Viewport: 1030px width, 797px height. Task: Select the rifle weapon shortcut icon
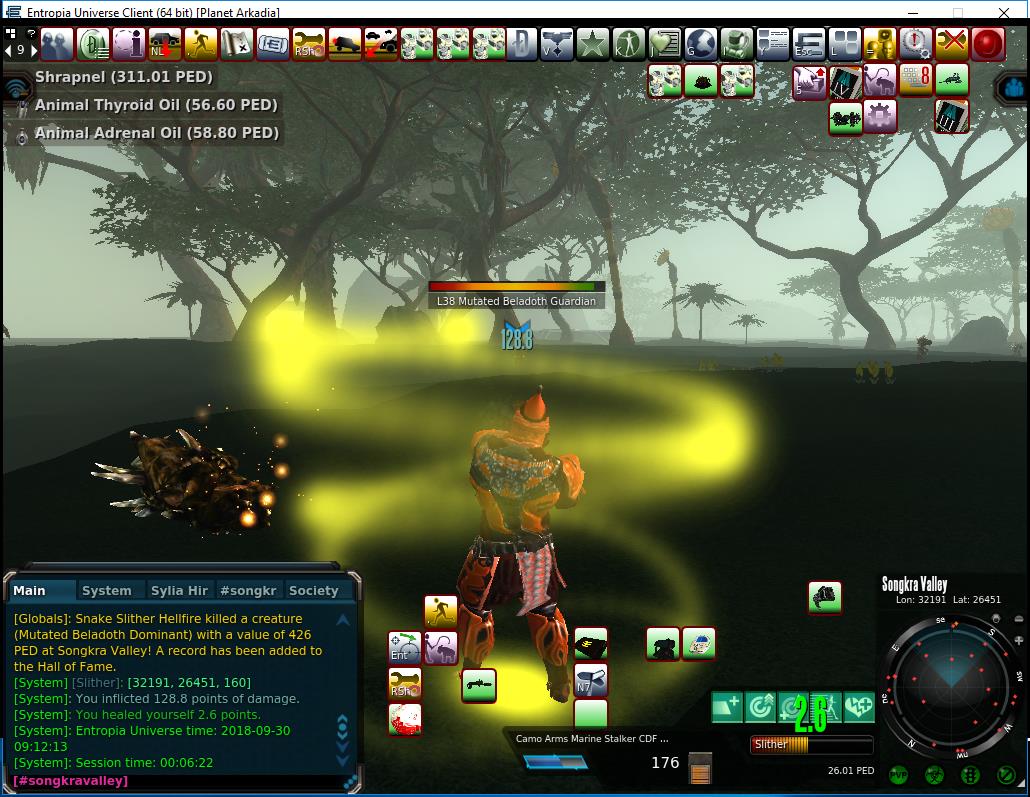479,685
